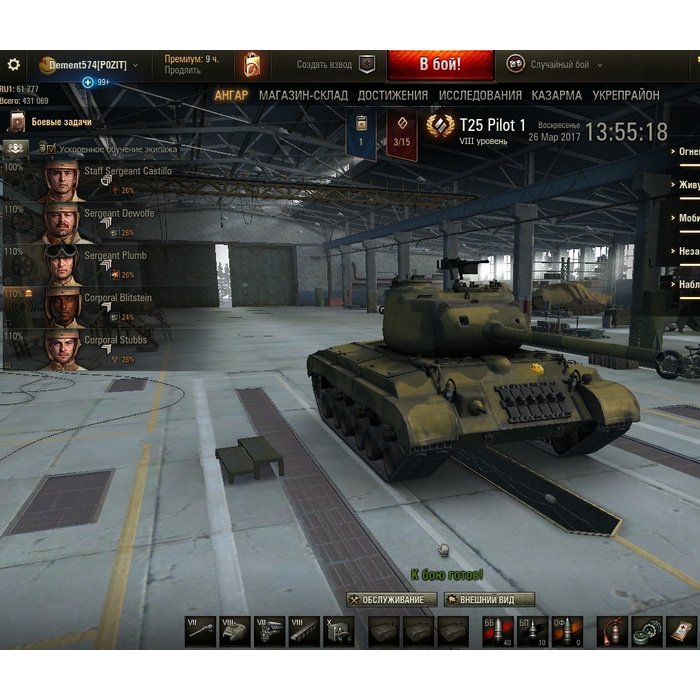Screen dimensions: 700x700
Task: Open the ДОСТИЖЕНИЯ tab
Action: [x=394, y=96]
